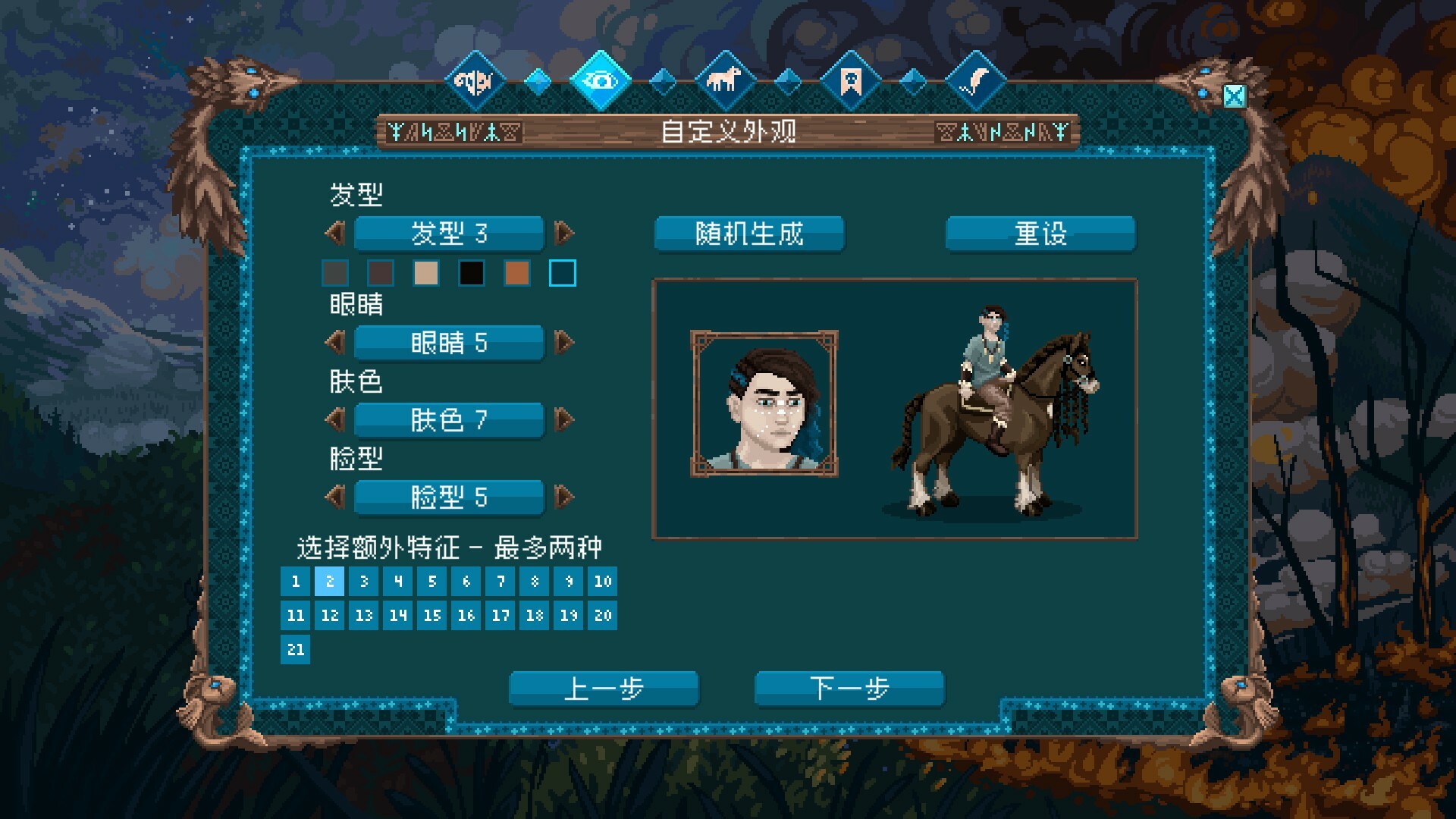Open the skull banner tab
The width and height of the screenshot is (1456, 819).
tap(849, 80)
